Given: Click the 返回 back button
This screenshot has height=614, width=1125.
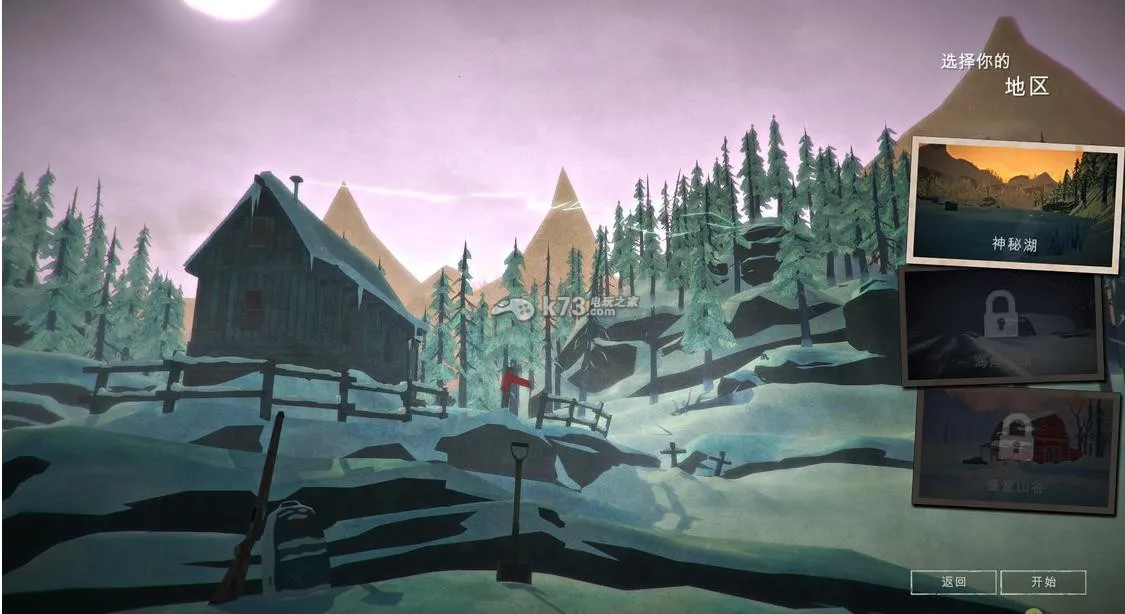Looking at the screenshot, I should point(953,582).
